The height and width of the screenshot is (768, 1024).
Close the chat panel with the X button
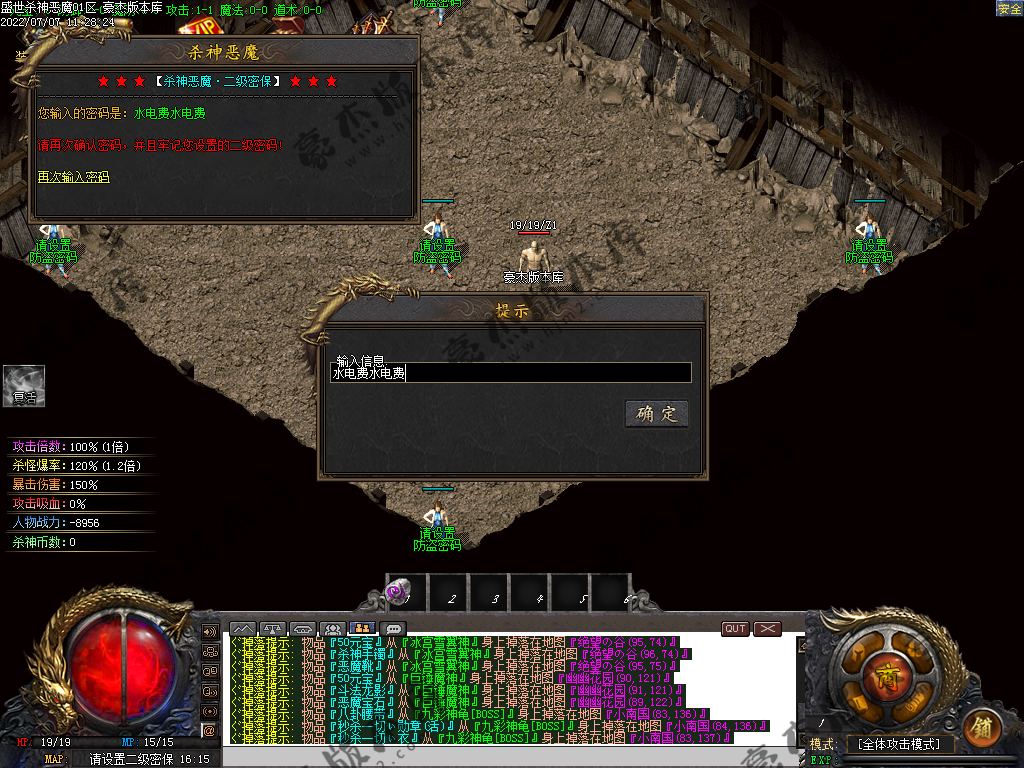(x=767, y=629)
